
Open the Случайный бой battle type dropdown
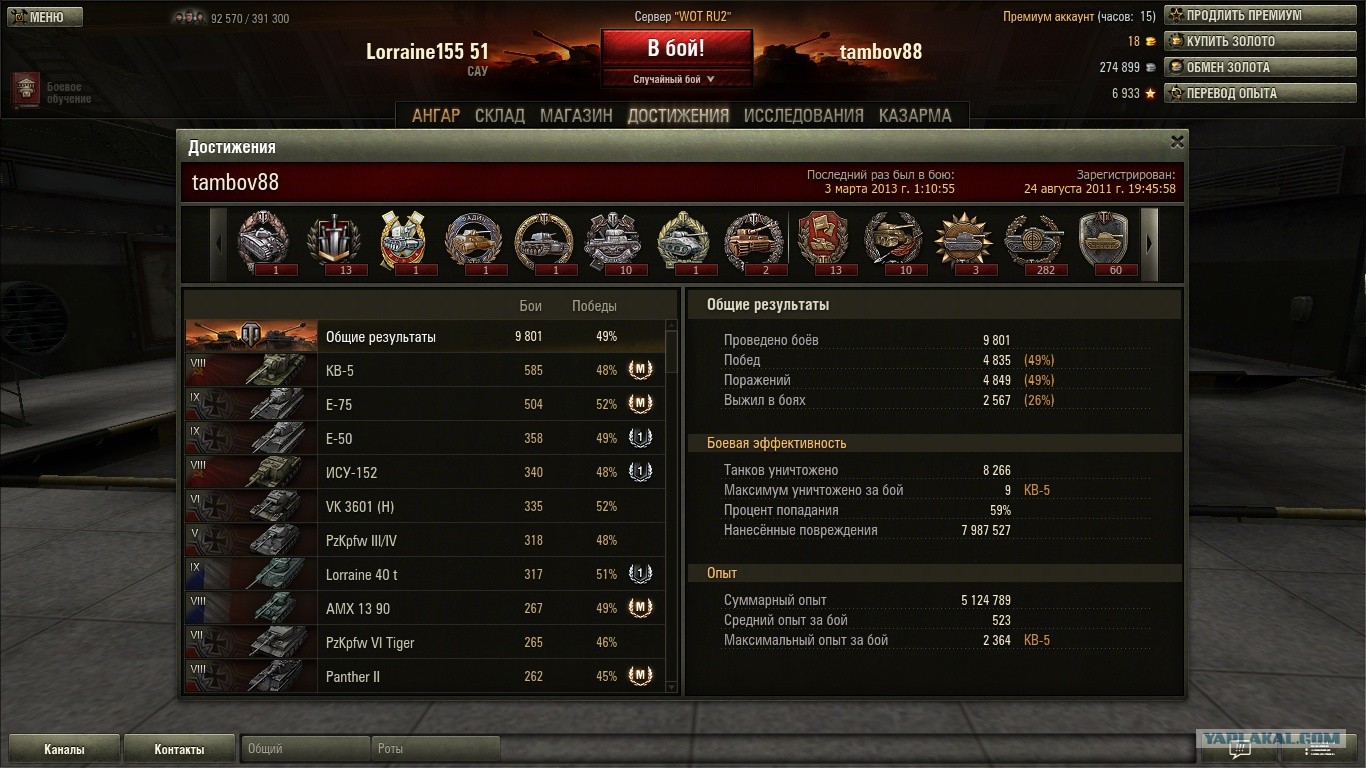[x=676, y=79]
